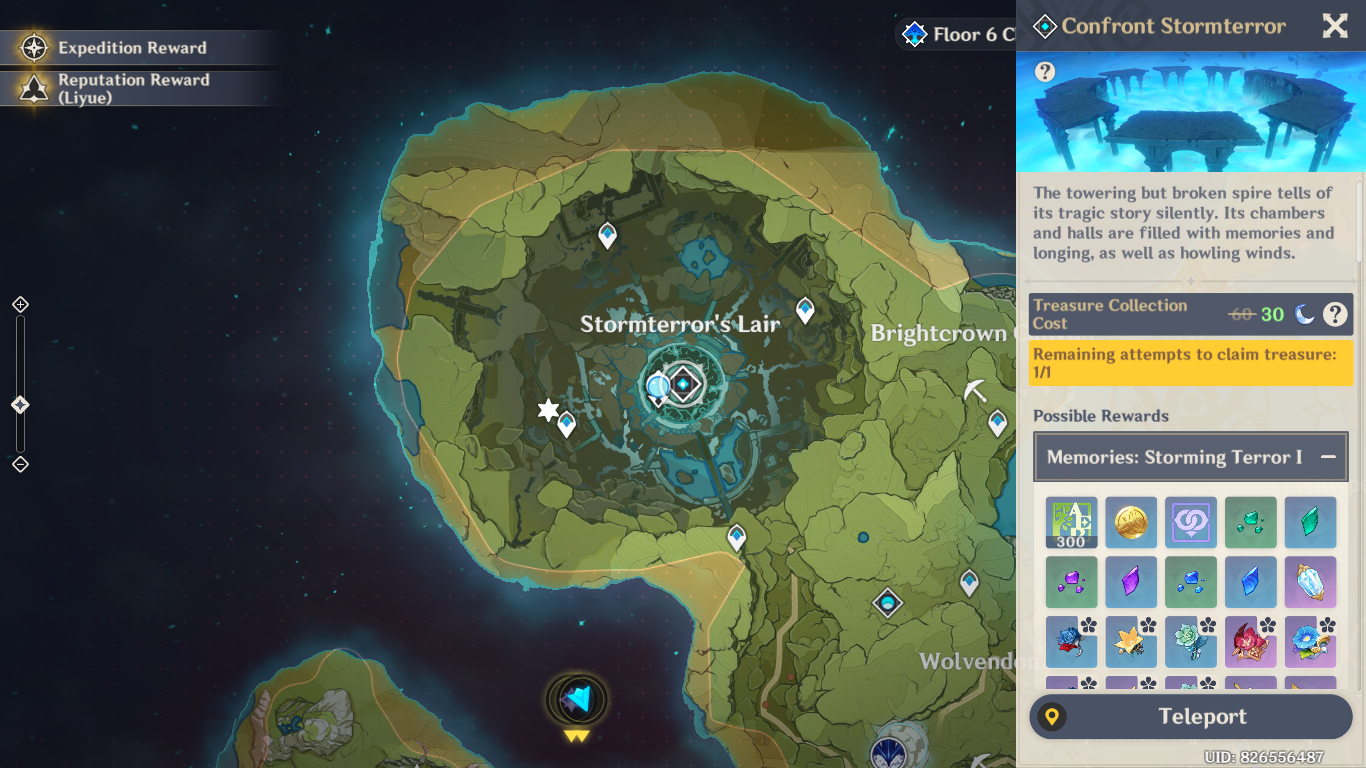Click the white star pin on the map
Screen dimensions: 1366x768
click(x=547, y=409)
